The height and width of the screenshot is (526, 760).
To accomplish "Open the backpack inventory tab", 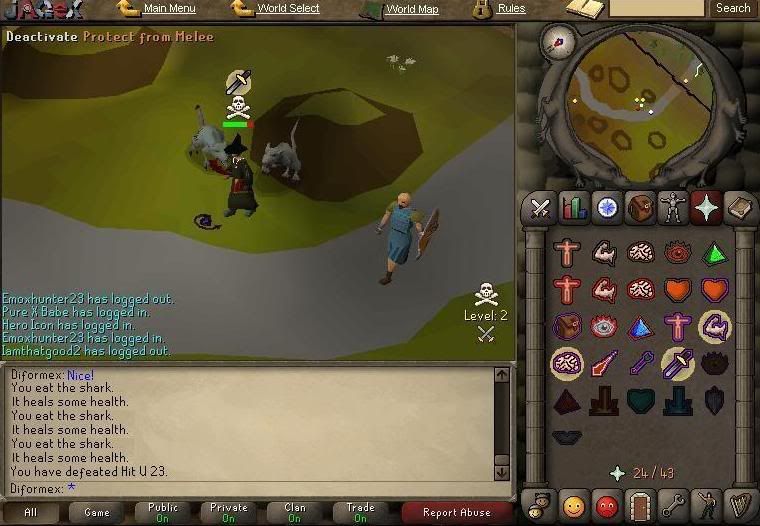I will 640,208.
